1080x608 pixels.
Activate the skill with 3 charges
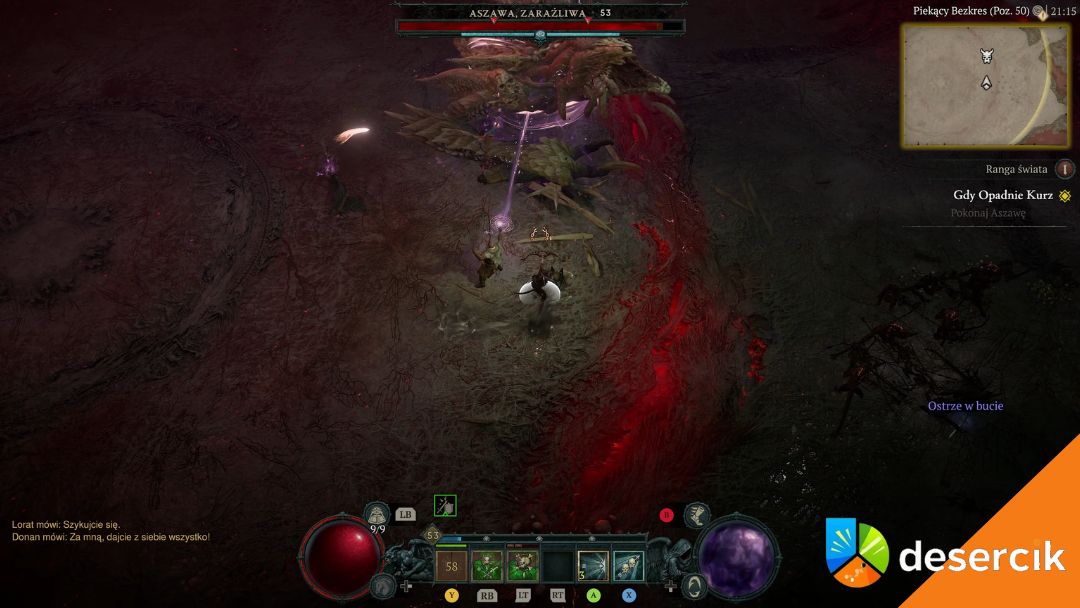593,567
